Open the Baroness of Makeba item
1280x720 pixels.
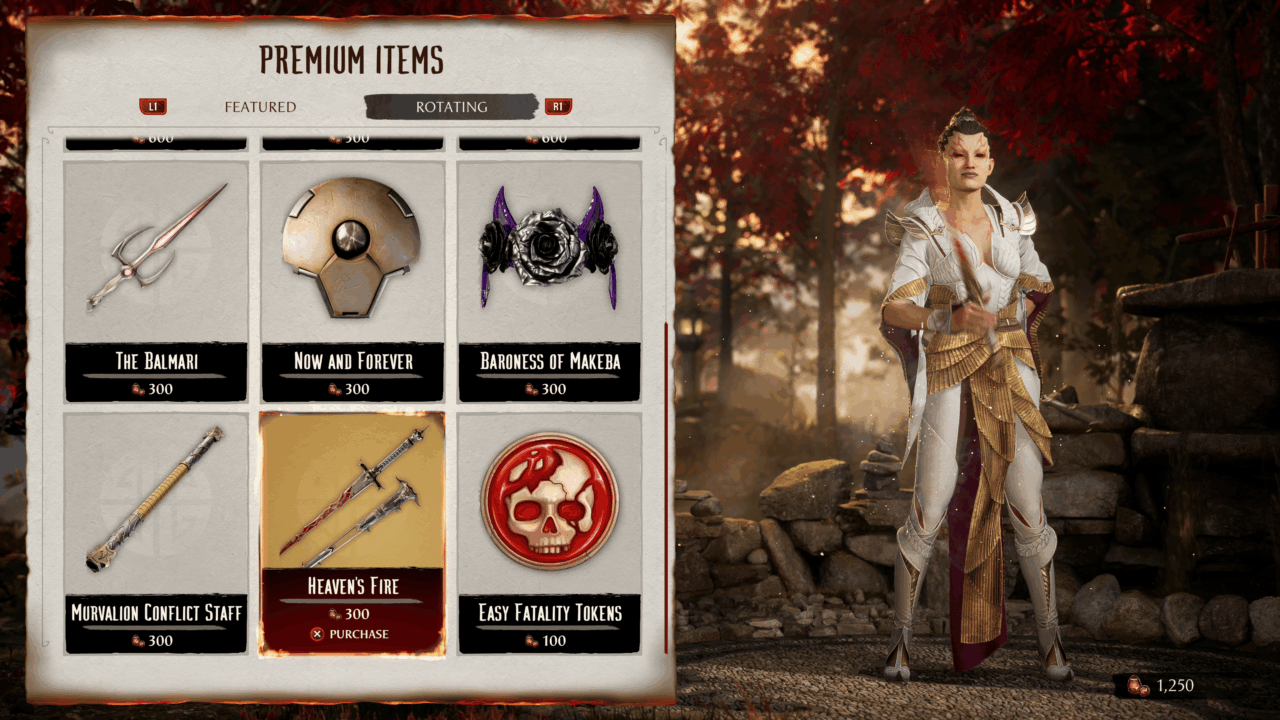(549, 280)
